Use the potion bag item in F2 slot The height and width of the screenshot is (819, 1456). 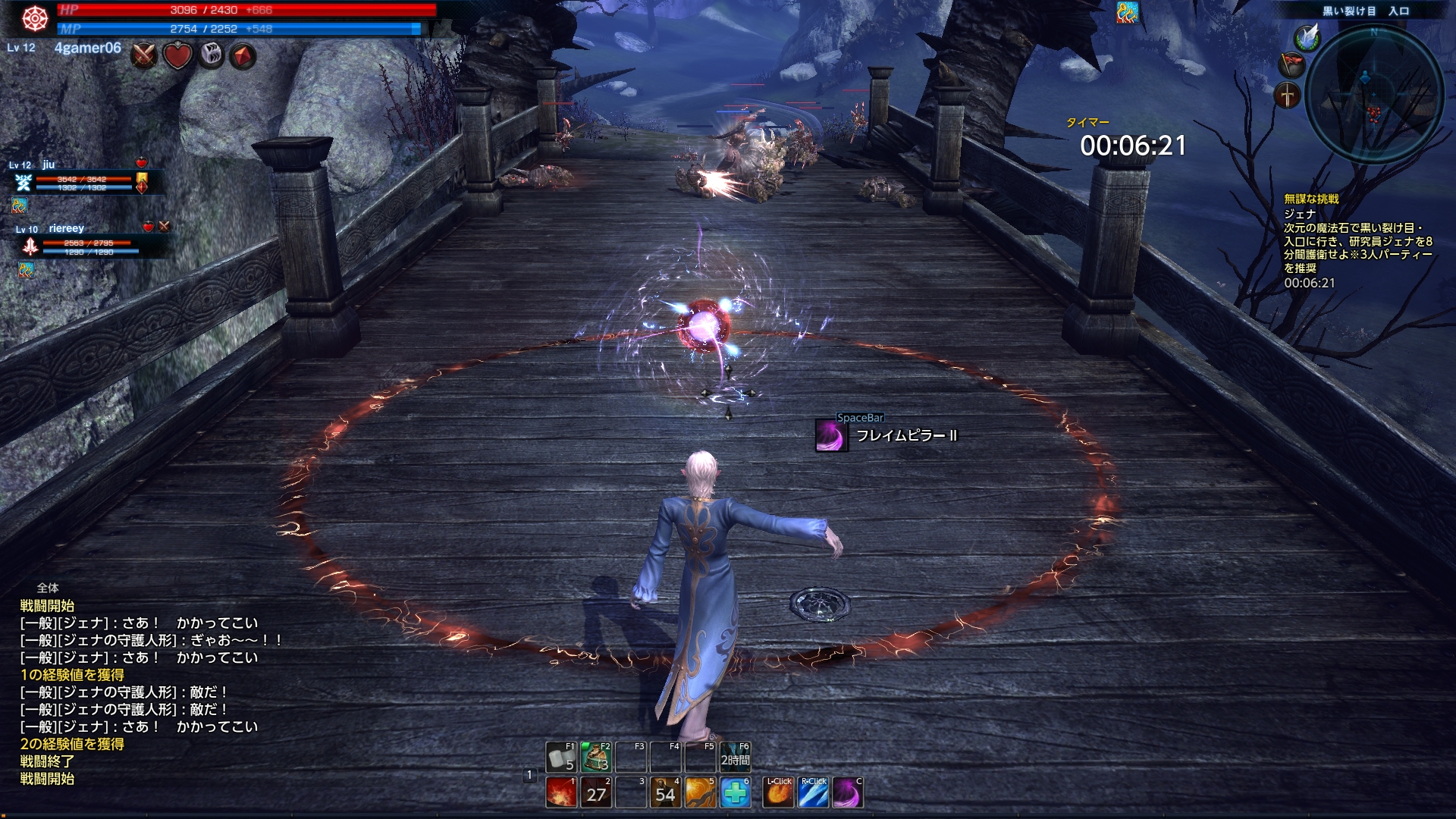(x=596, y=757)
